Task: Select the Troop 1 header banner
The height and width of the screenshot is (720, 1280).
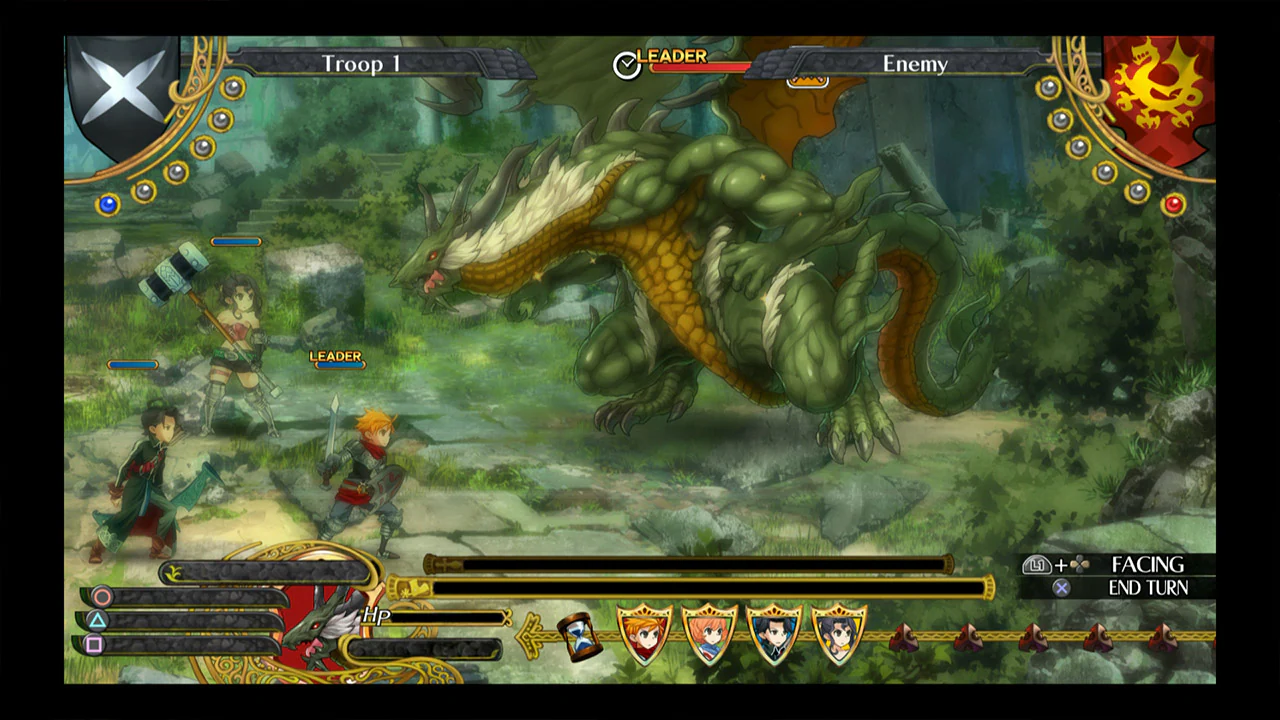Action: pyautogui.click(x=360, y=64)
